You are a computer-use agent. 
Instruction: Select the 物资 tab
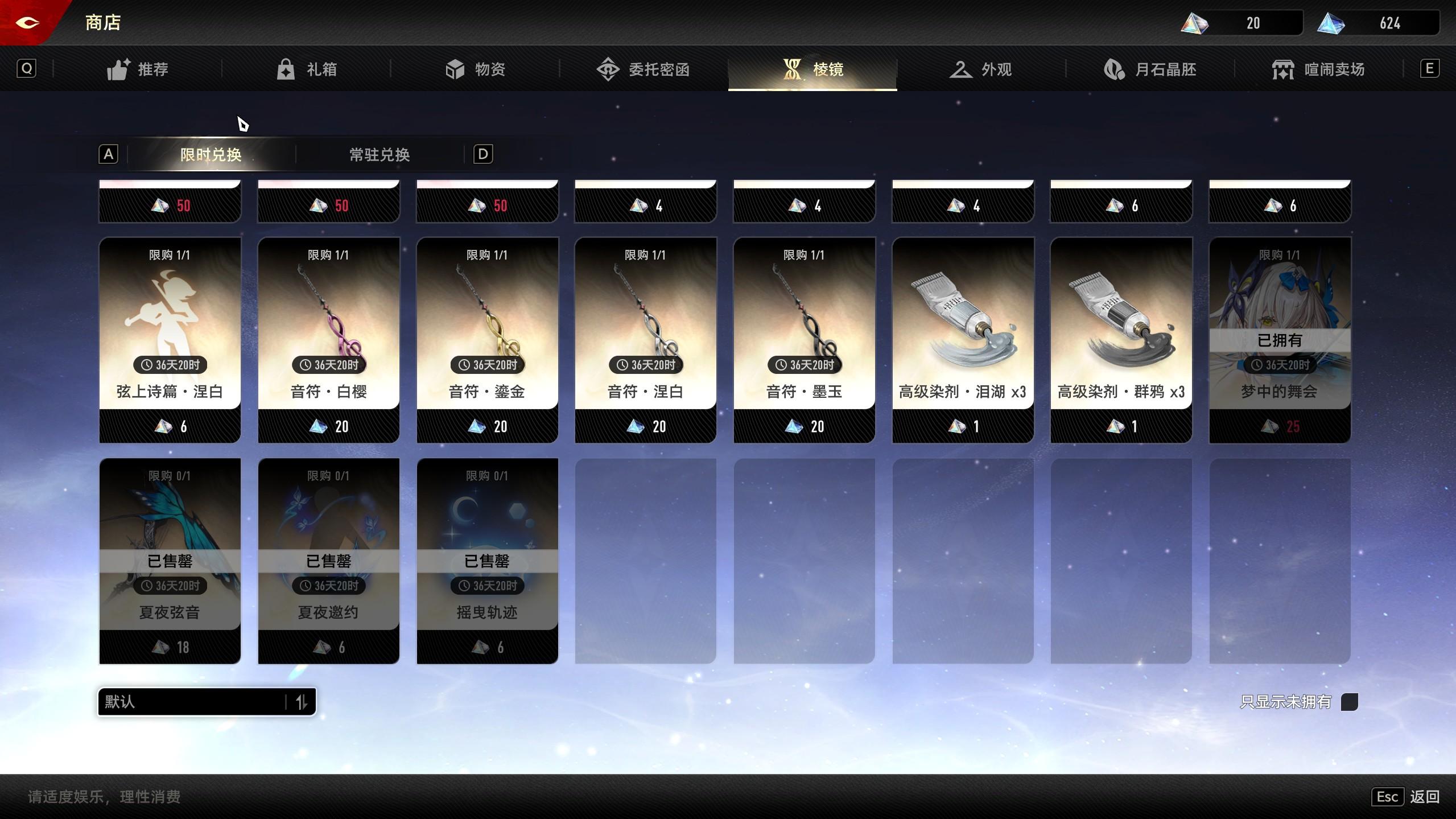pyautogui.click(x=475, y=69)
